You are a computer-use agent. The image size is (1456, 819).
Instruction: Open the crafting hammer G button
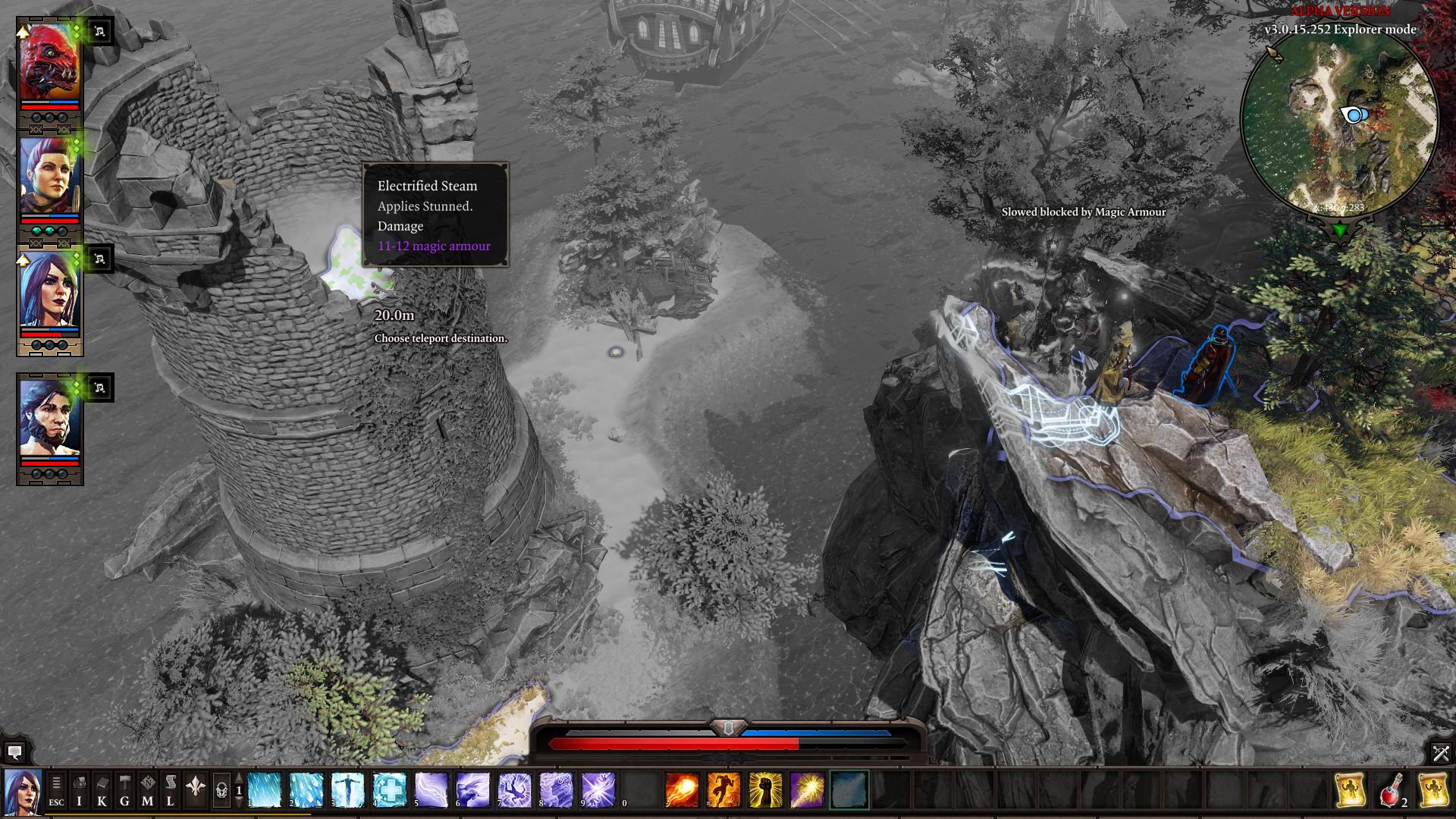pos(124,790)
